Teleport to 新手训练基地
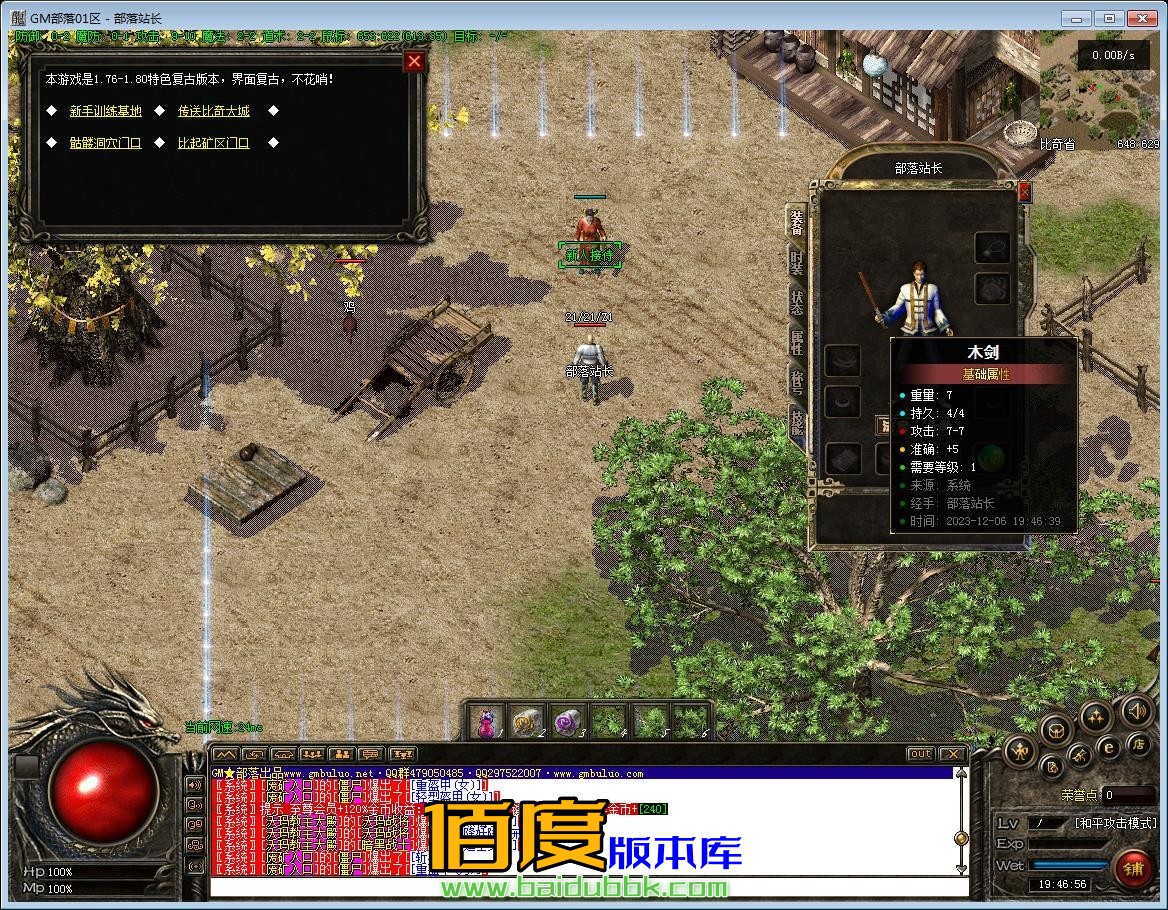 coord(105,111)
